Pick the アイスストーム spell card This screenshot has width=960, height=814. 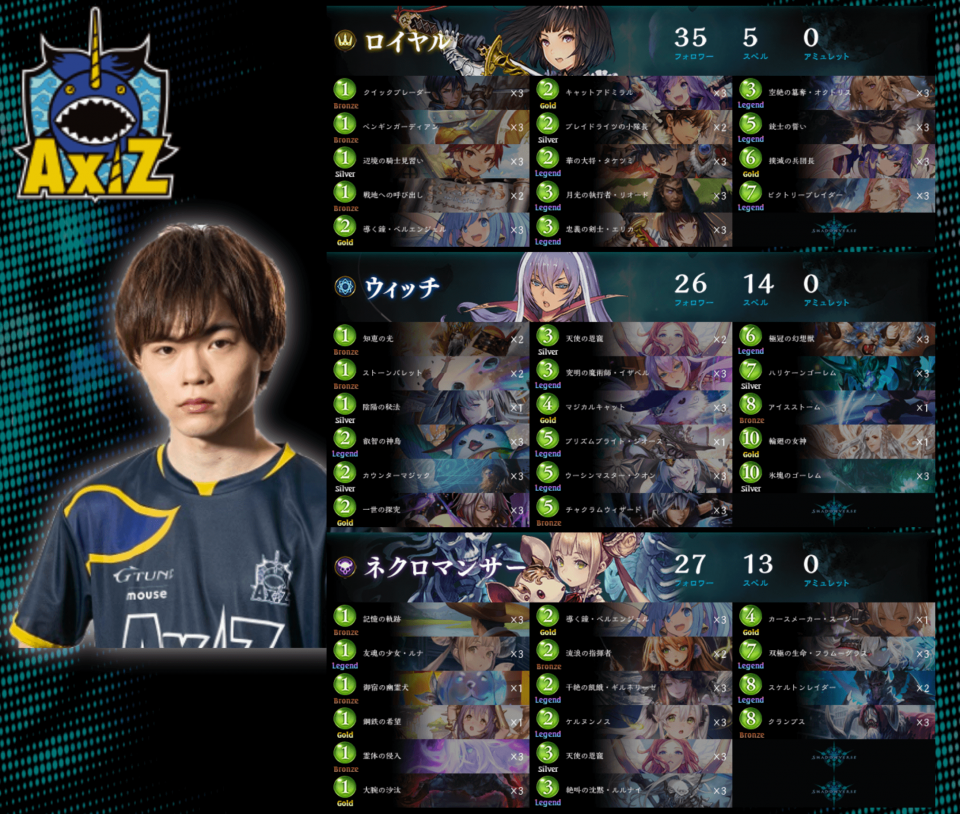click(x=836, y=407)
